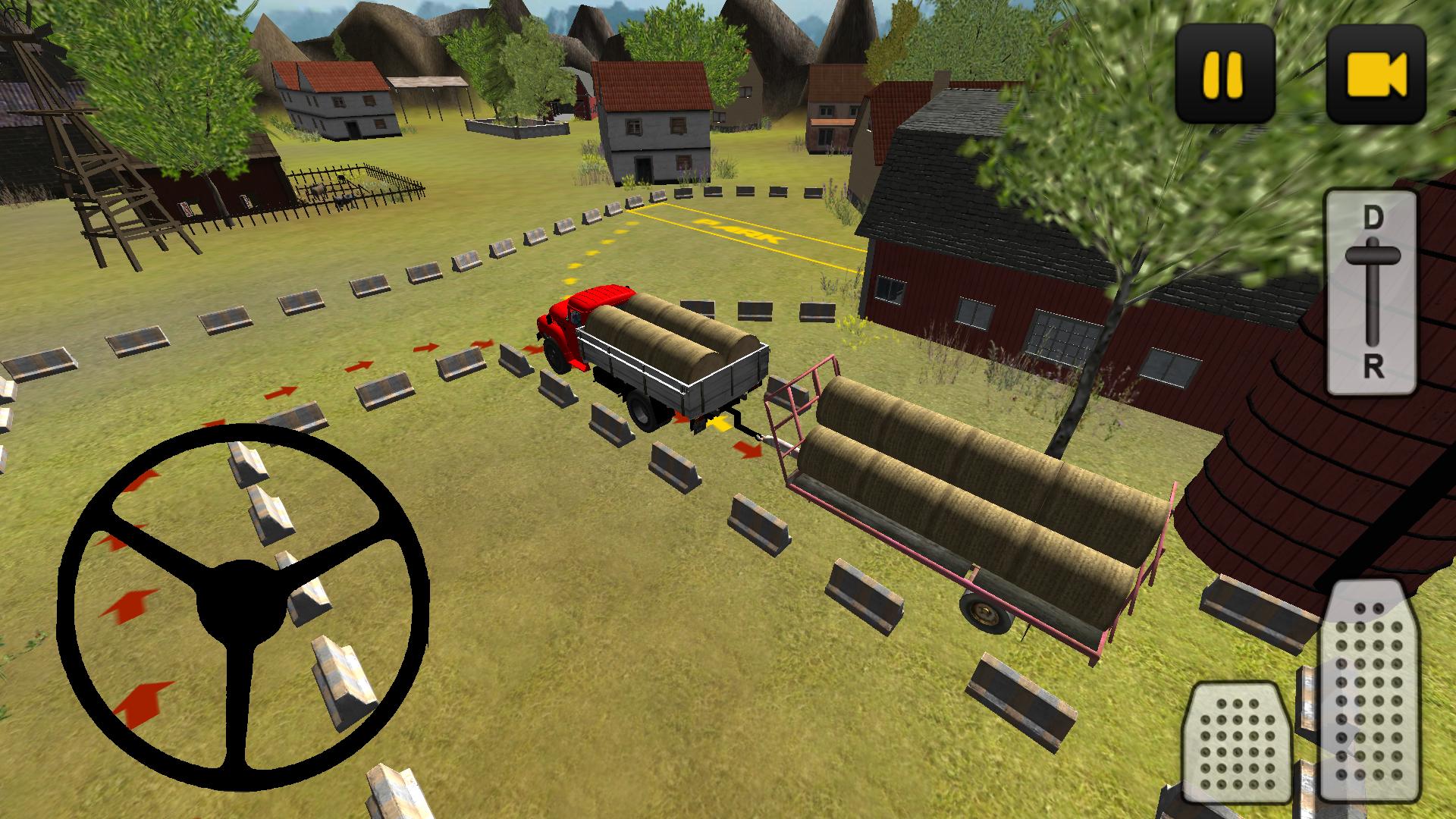Click the gear shifter knob
The height and width of the screenshot is (819, 1456).
coord(1371,254)
